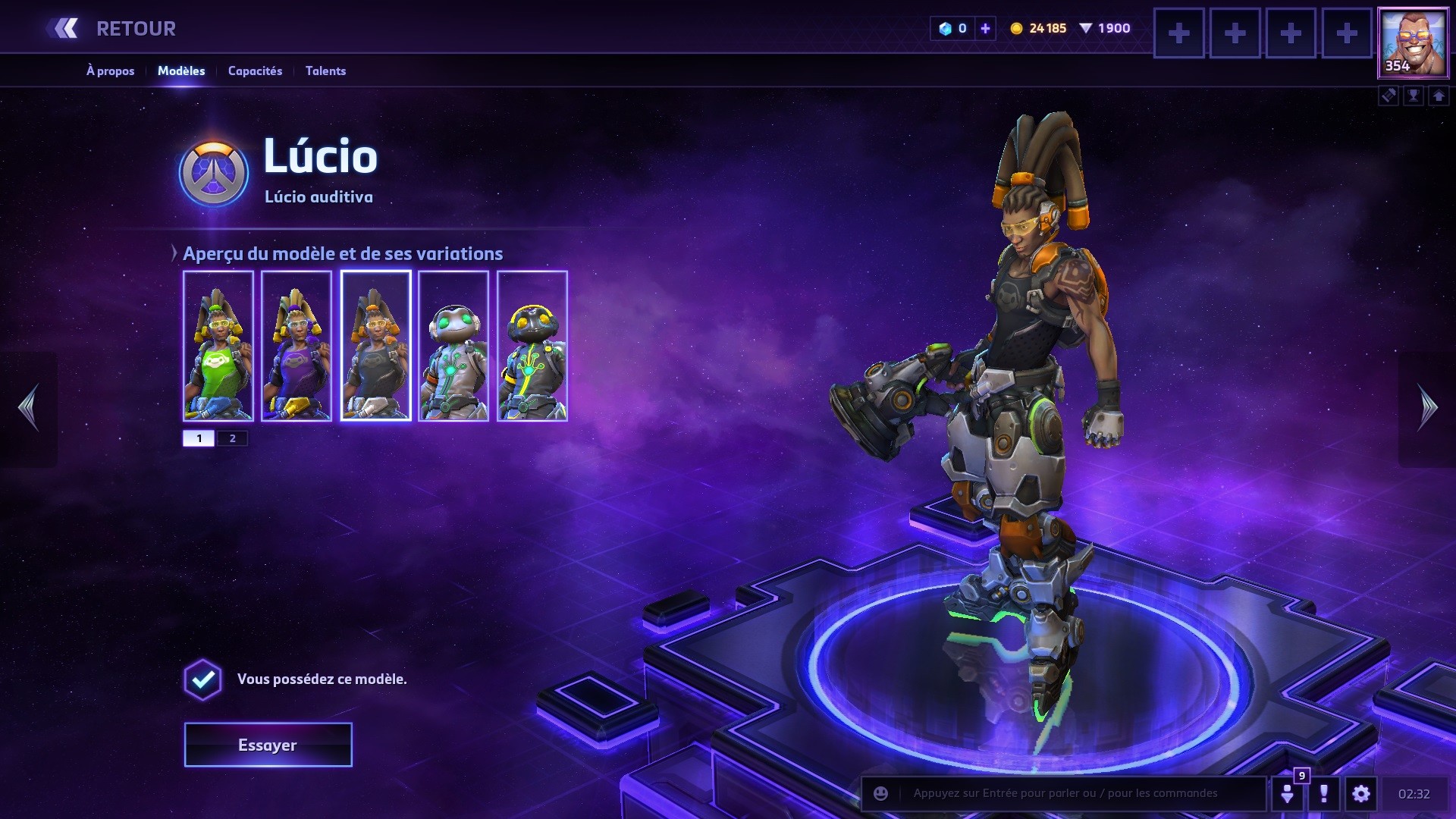Click Lúcio's Overwatch emblem icon

point(215,173)
